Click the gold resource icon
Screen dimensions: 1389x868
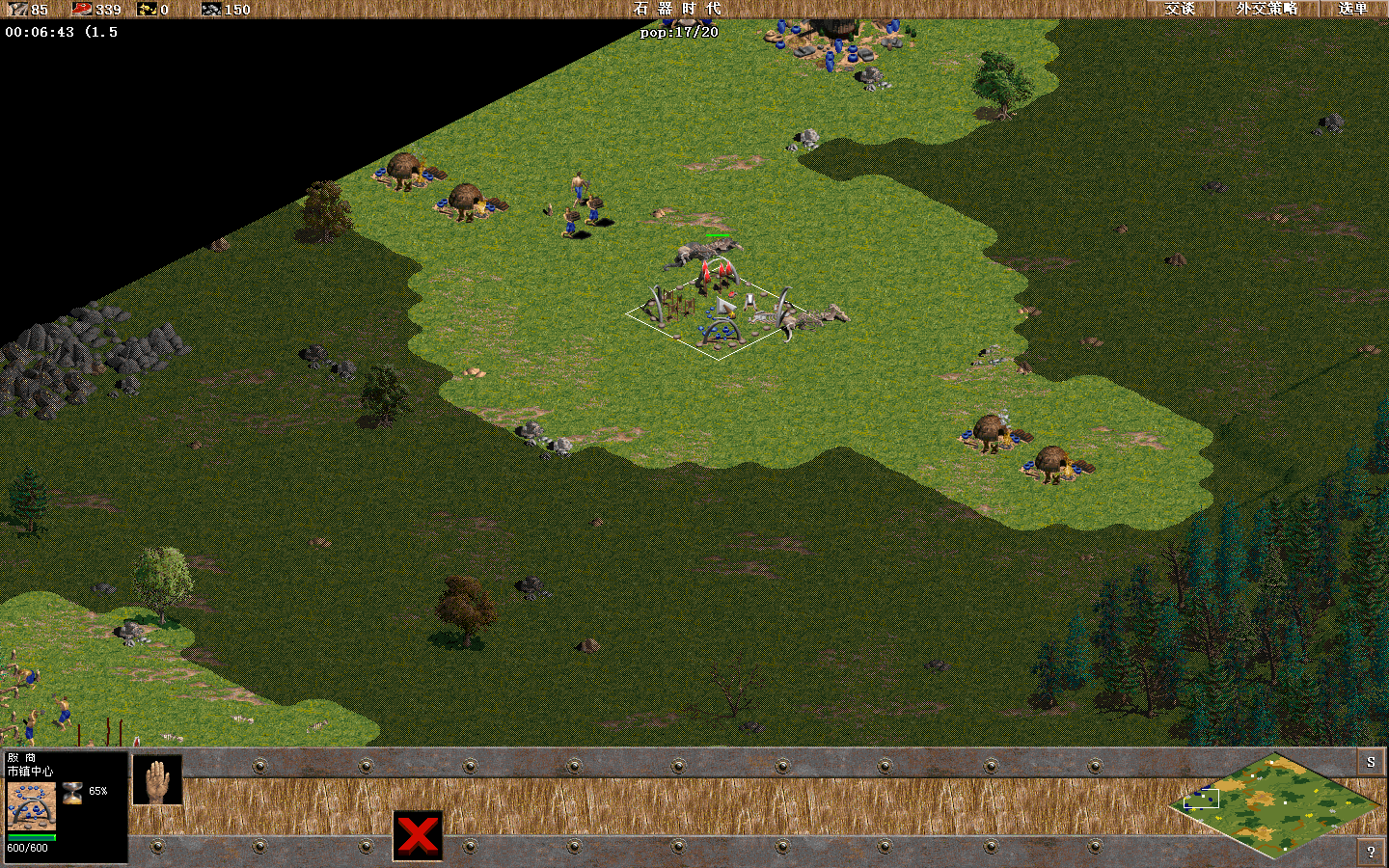click(x=147, y=11)
